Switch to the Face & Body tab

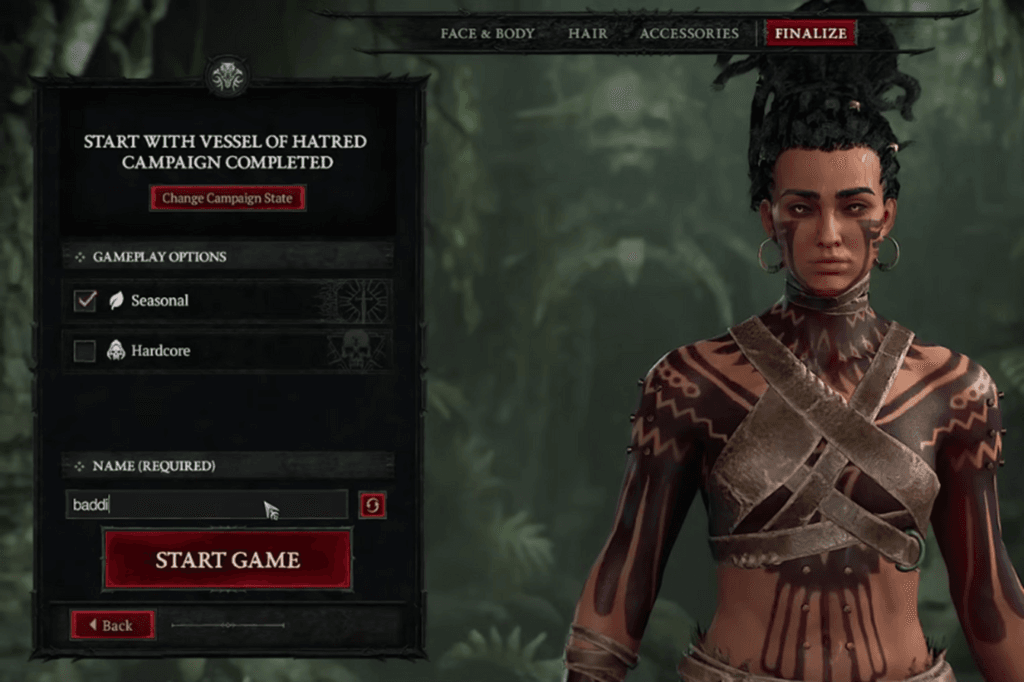[x=487, y=33]
